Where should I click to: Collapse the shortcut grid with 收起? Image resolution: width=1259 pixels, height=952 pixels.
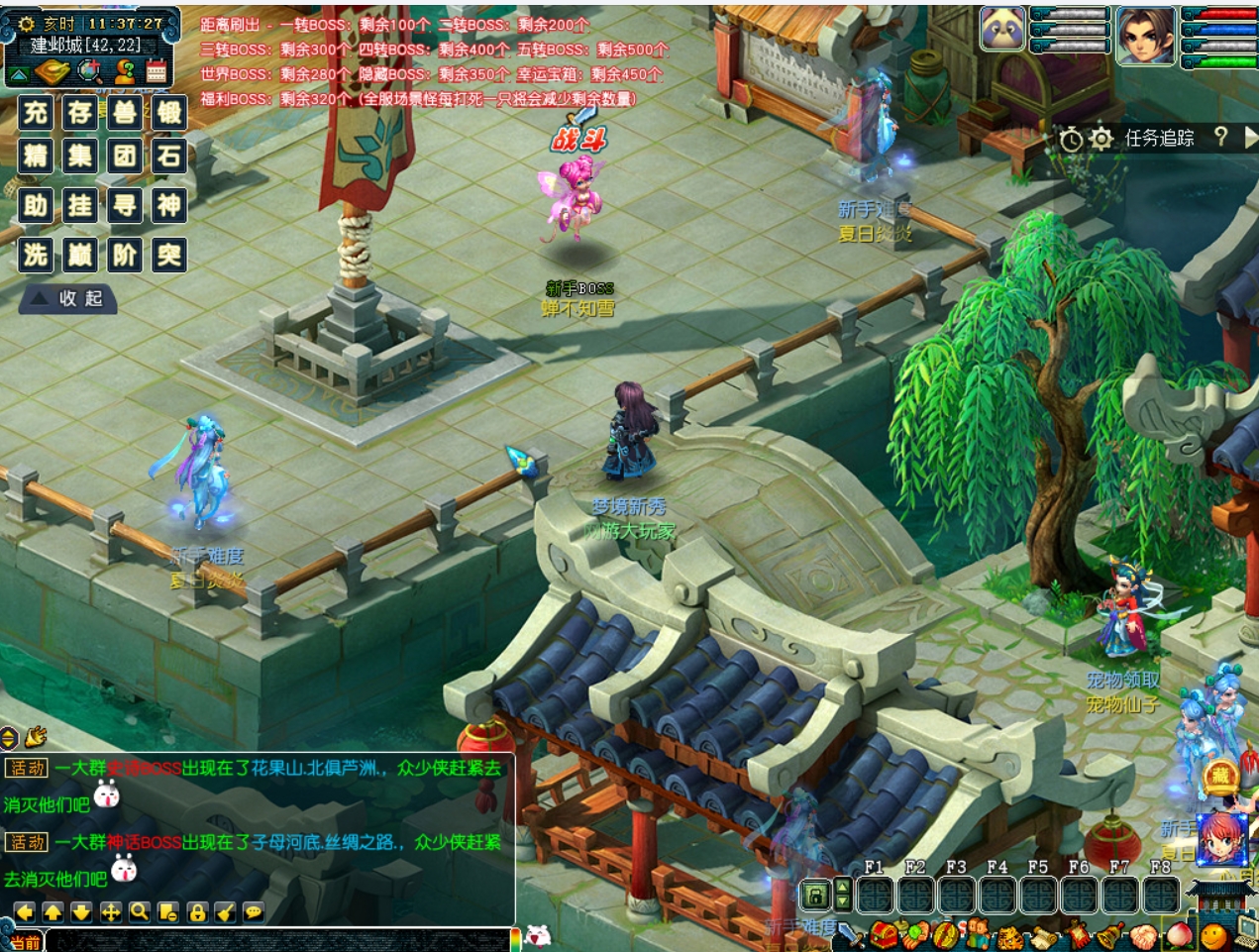tap(67, 298)
